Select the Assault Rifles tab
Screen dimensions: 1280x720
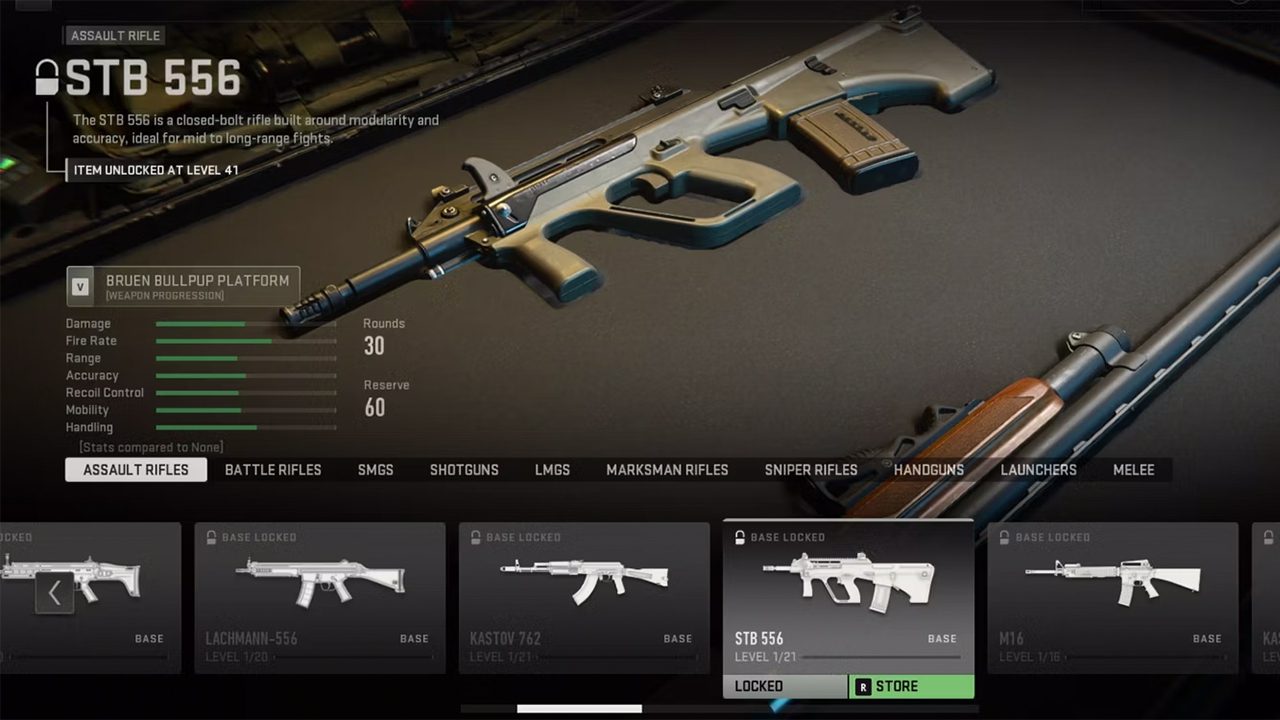[136, 470]
